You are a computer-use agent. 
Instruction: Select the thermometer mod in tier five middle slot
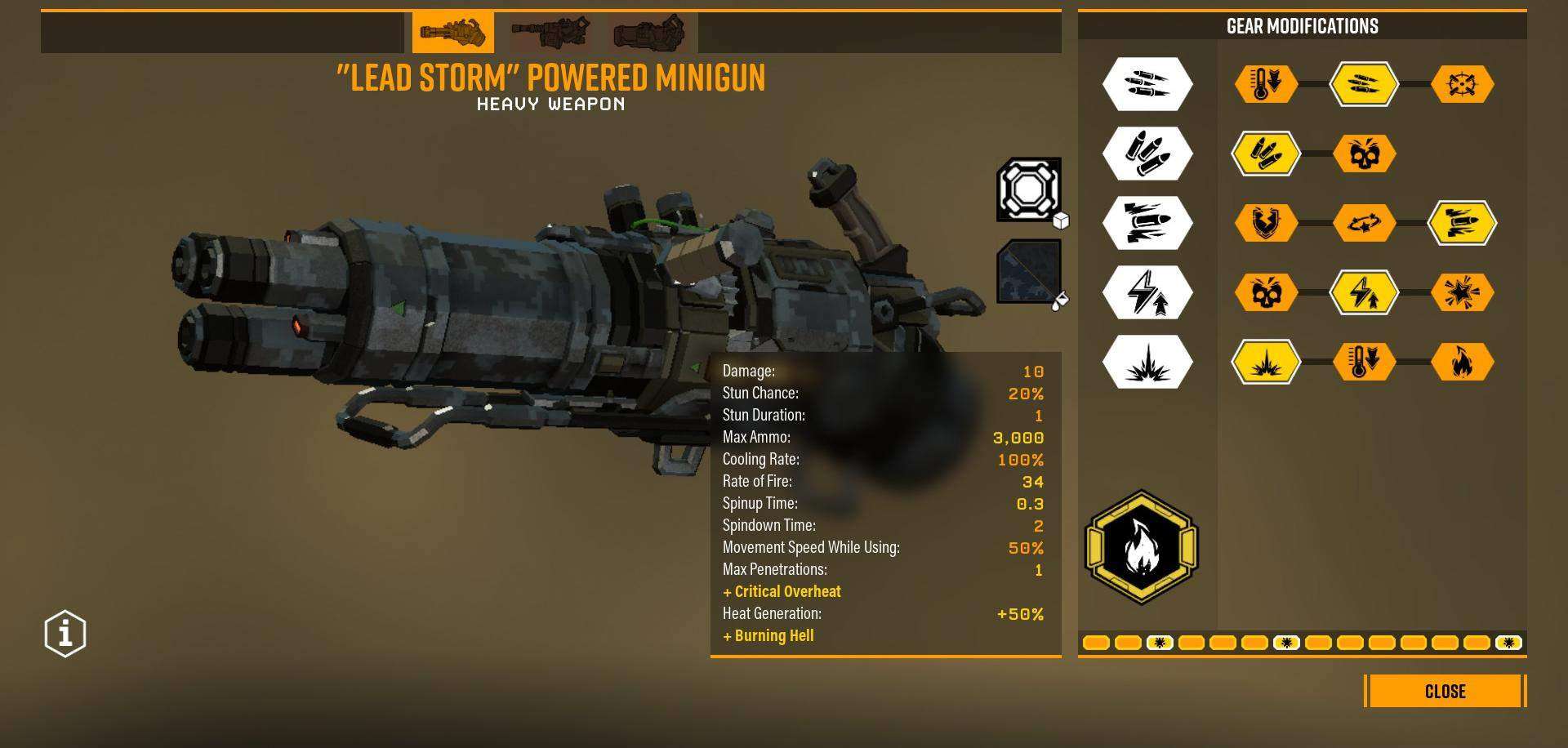tap(1365, 362)
